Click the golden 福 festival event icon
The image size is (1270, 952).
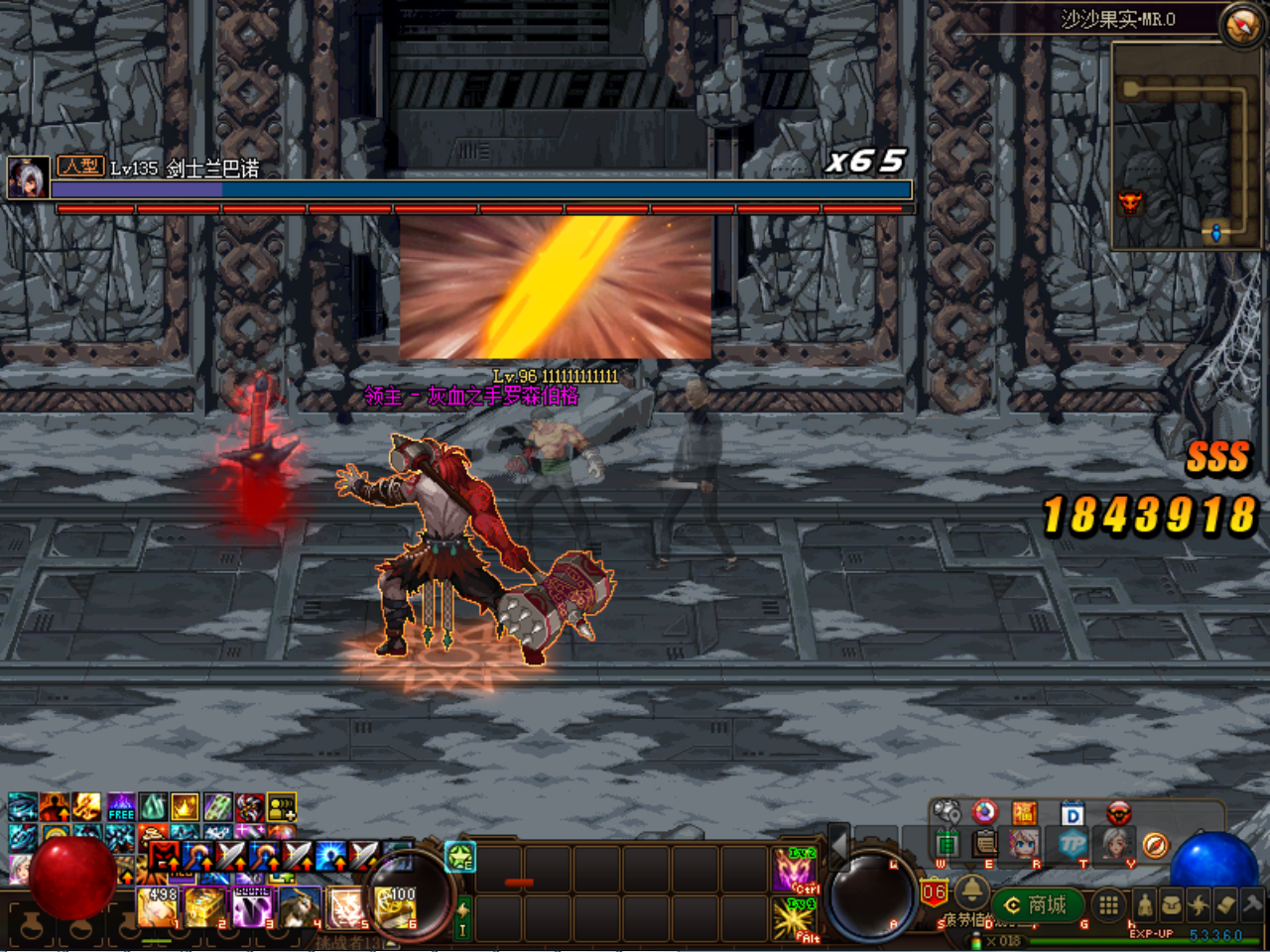[1024, 813]
